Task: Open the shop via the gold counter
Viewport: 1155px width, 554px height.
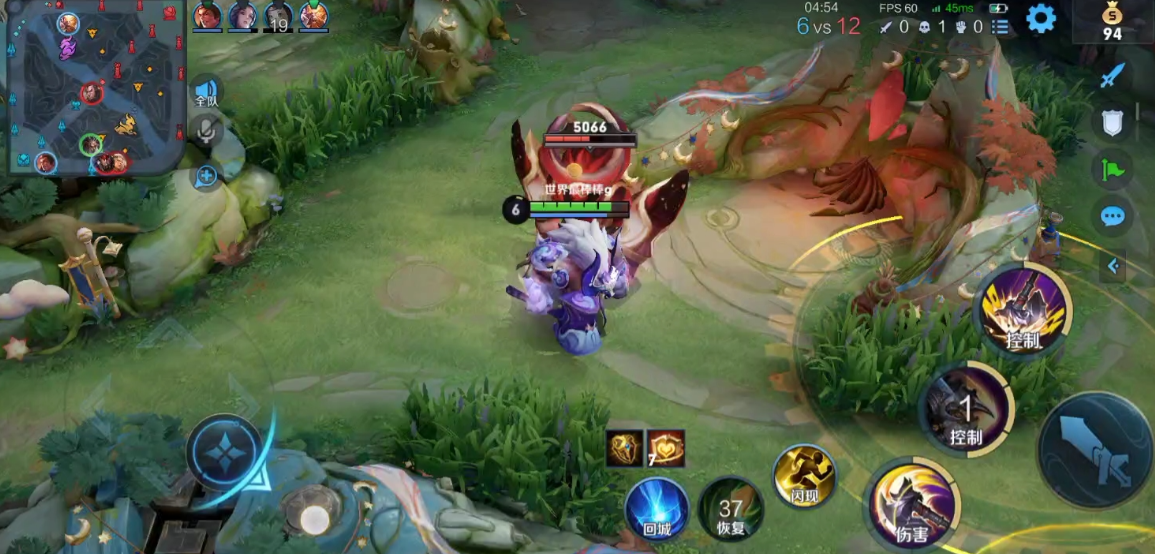Action: click(x=1112, y=22)
